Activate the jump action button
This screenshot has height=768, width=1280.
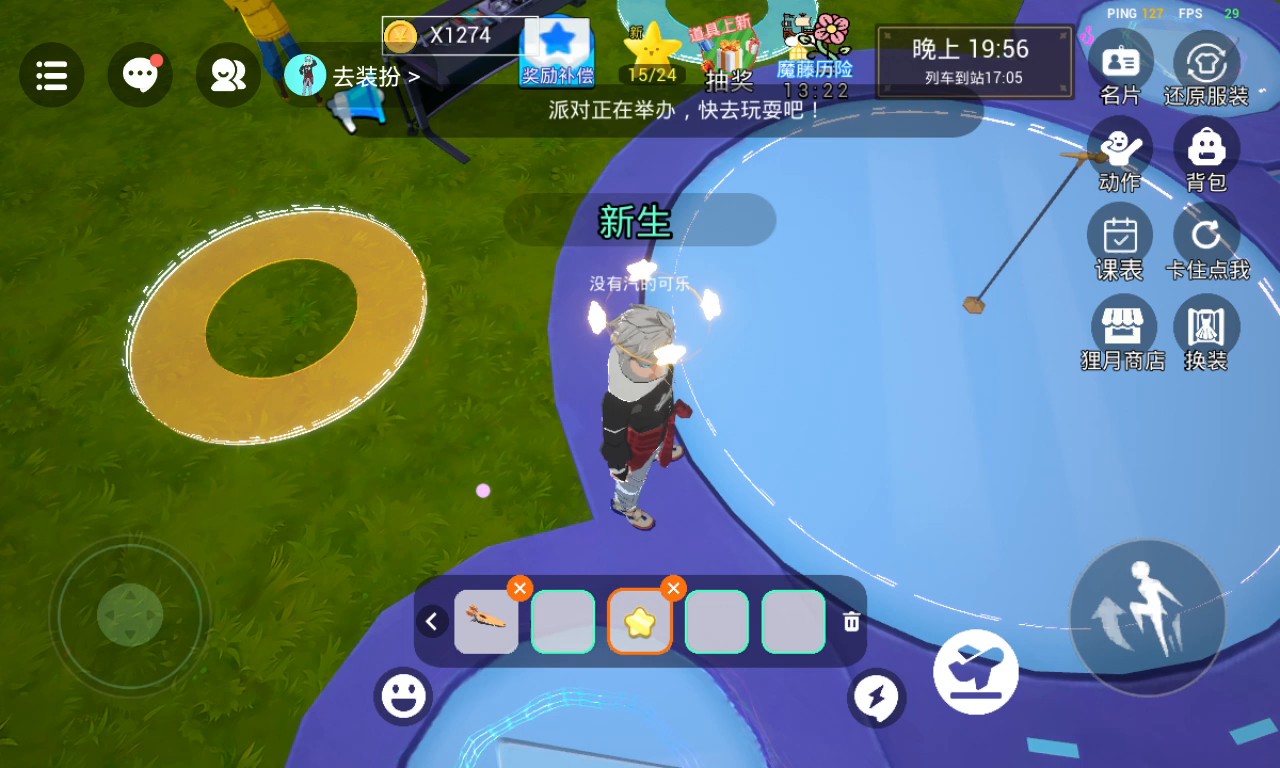coord(1147,616)
